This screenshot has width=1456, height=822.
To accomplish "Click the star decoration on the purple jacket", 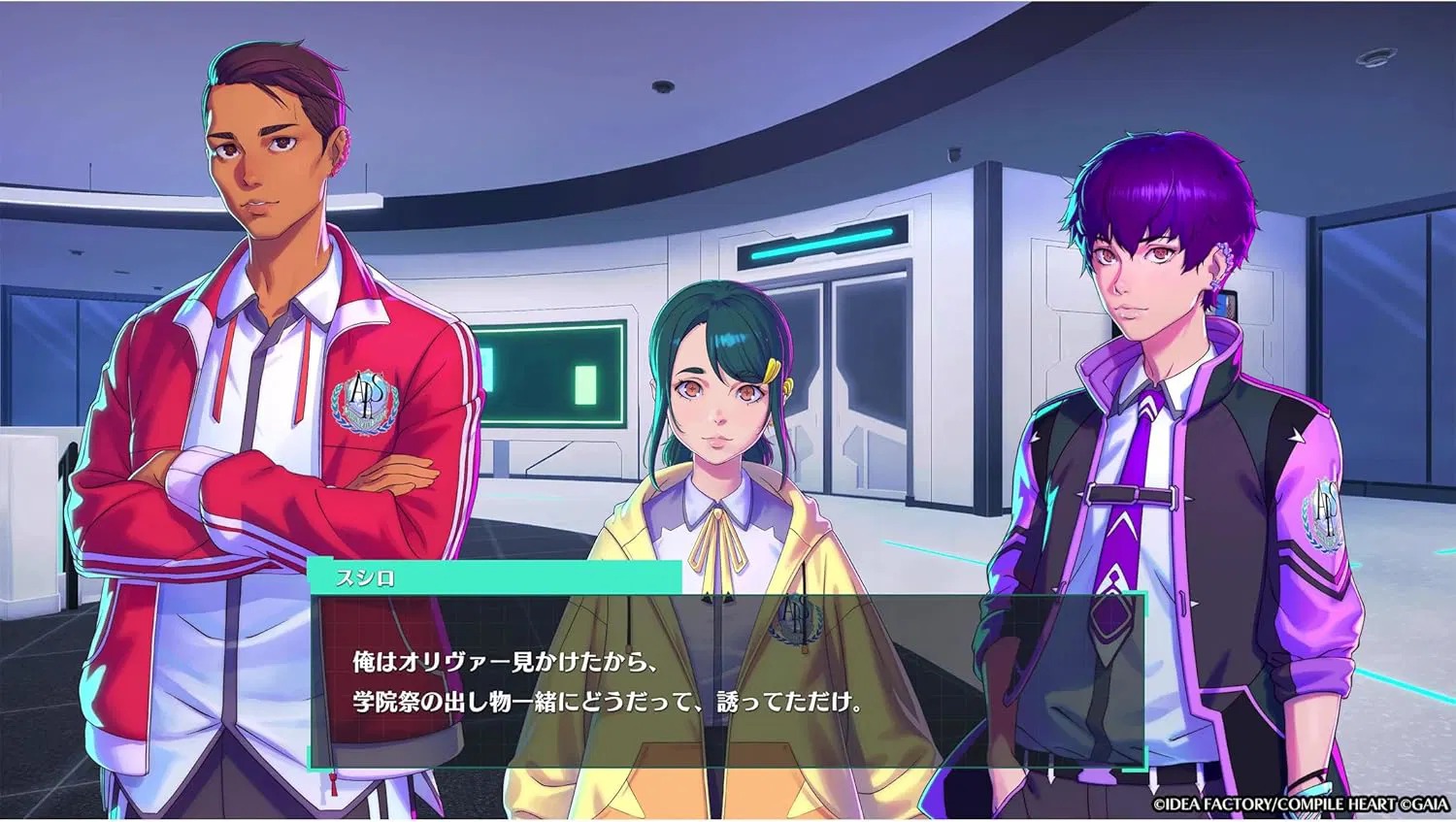I will (1297, 436).
